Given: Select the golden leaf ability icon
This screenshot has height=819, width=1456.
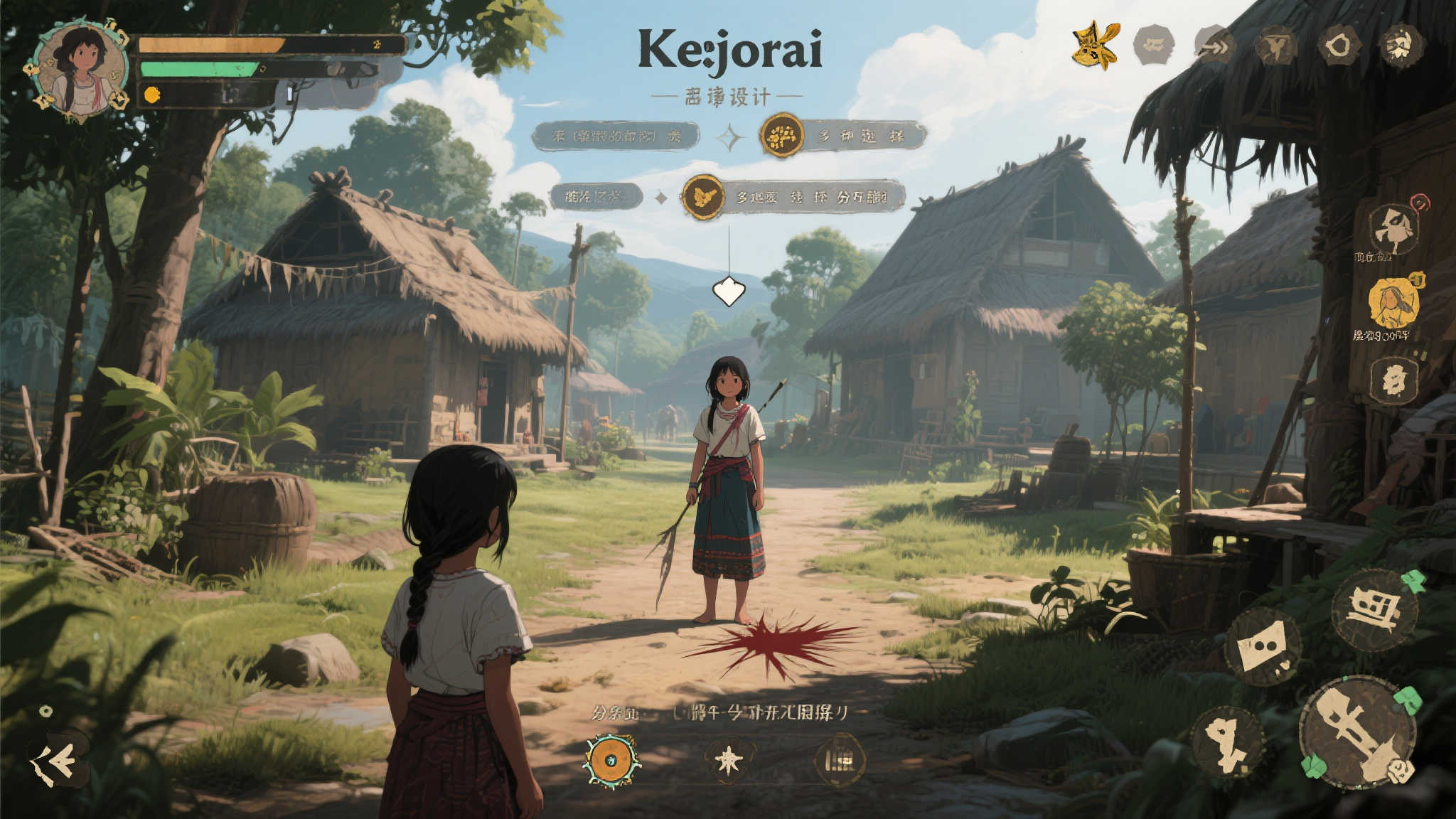Looking at the screenshot, I should pos(1095,45).
